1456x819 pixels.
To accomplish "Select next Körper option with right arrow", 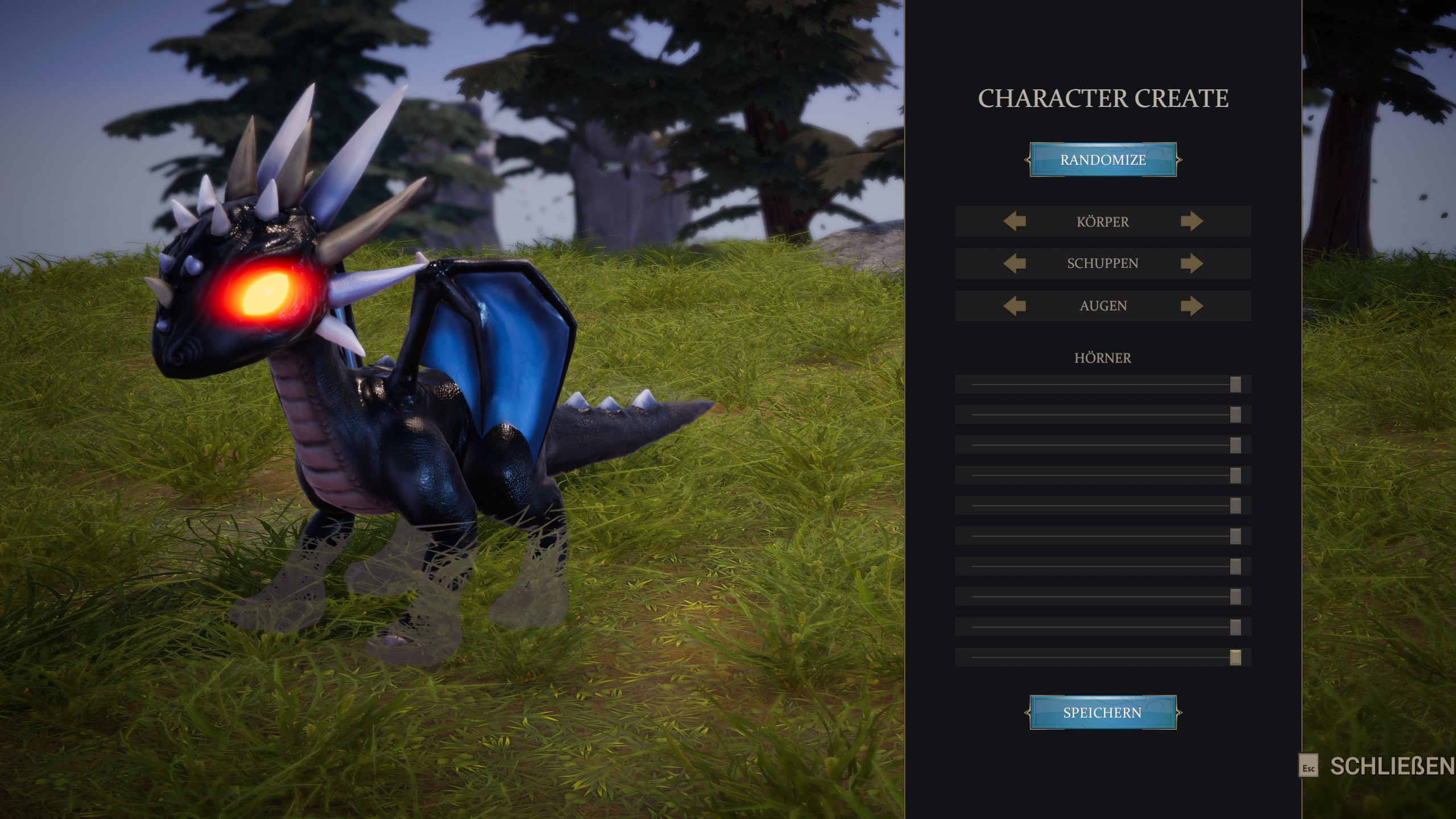I will (x=1192, y=221).
